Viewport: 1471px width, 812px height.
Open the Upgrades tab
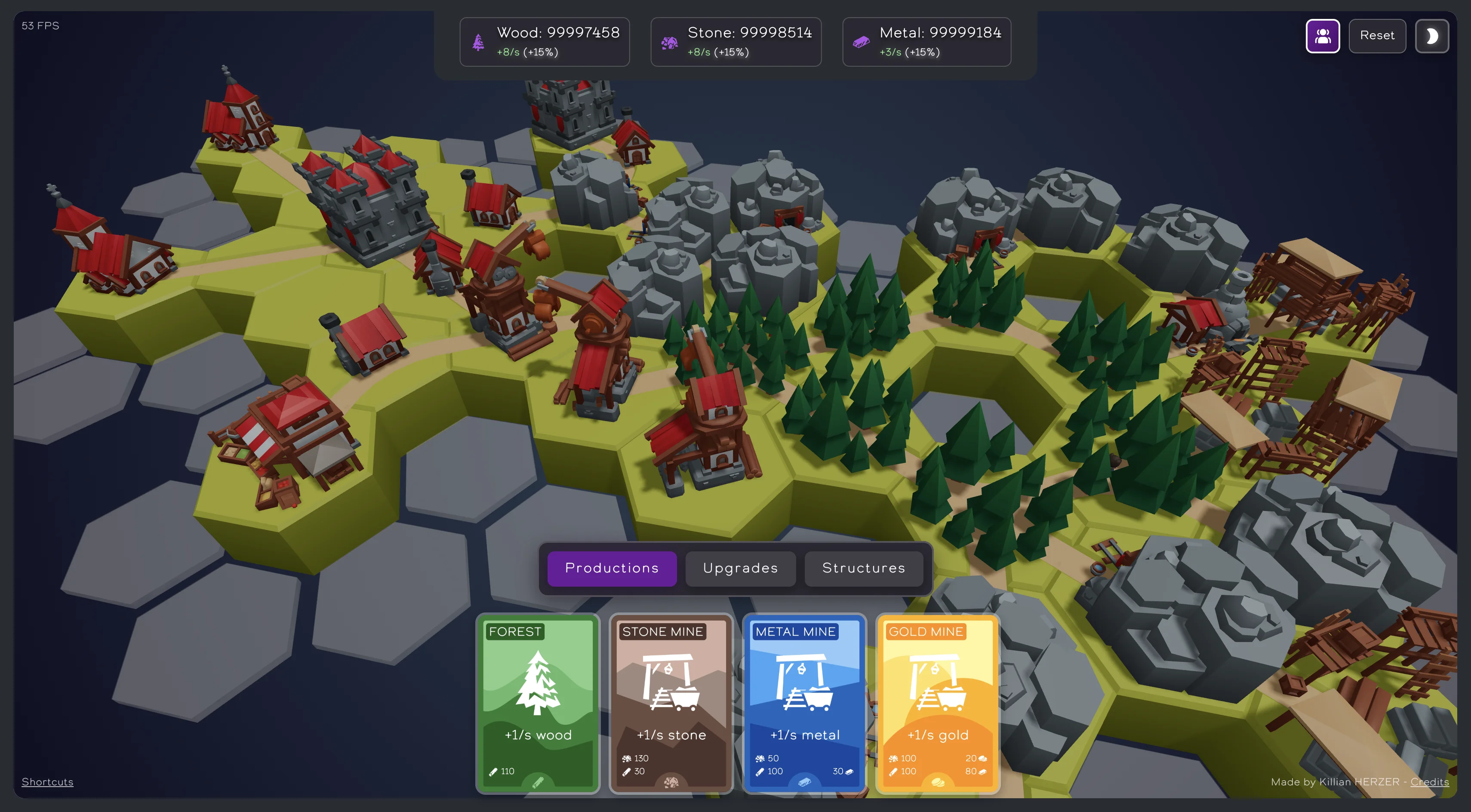(x=740, y=568)
